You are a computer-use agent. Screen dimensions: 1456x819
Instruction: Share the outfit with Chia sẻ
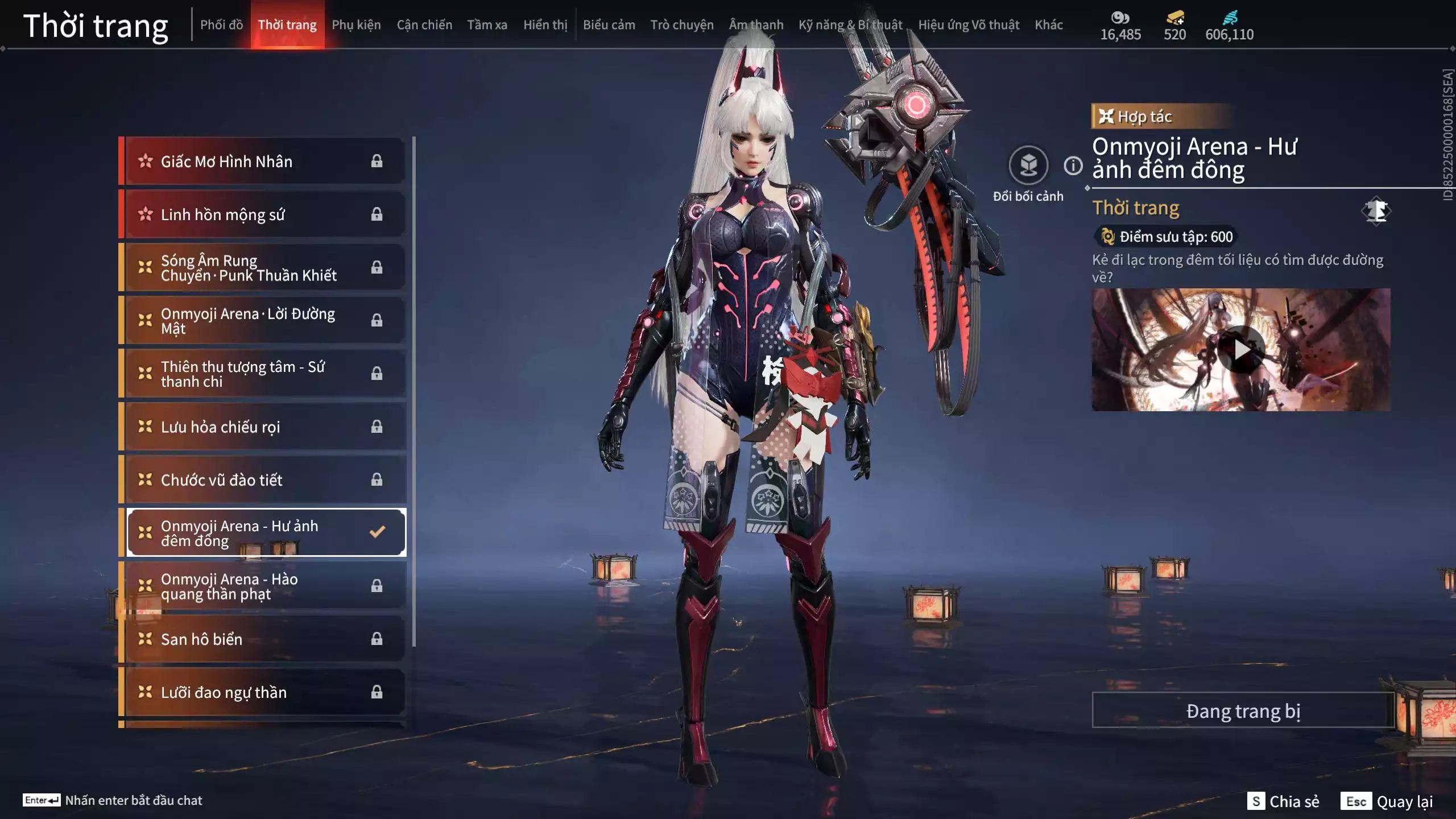click(1283, 801)
